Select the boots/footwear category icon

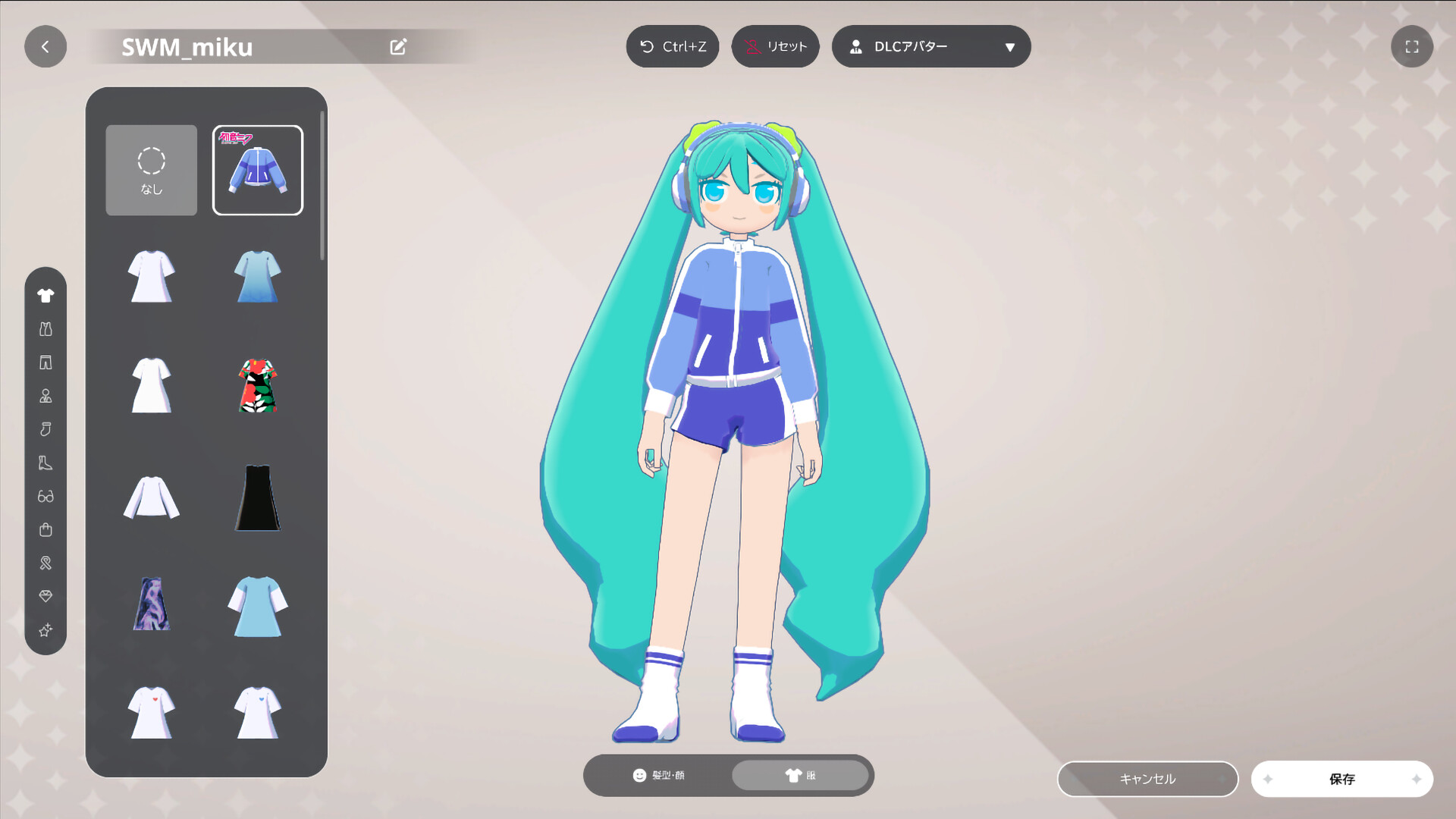tap(45, 463)
